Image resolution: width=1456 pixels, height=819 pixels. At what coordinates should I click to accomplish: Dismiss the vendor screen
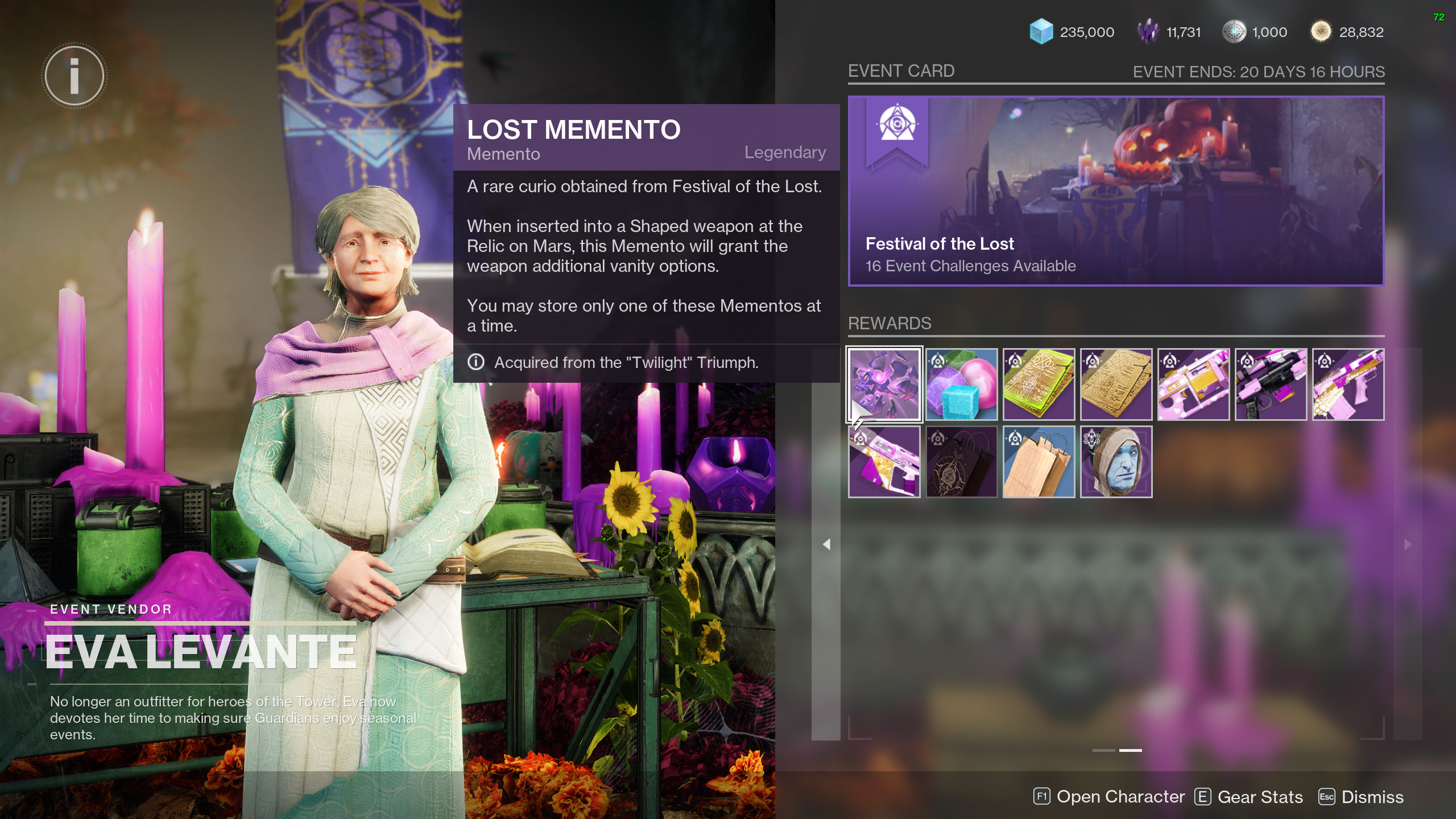pos(1361,797)
